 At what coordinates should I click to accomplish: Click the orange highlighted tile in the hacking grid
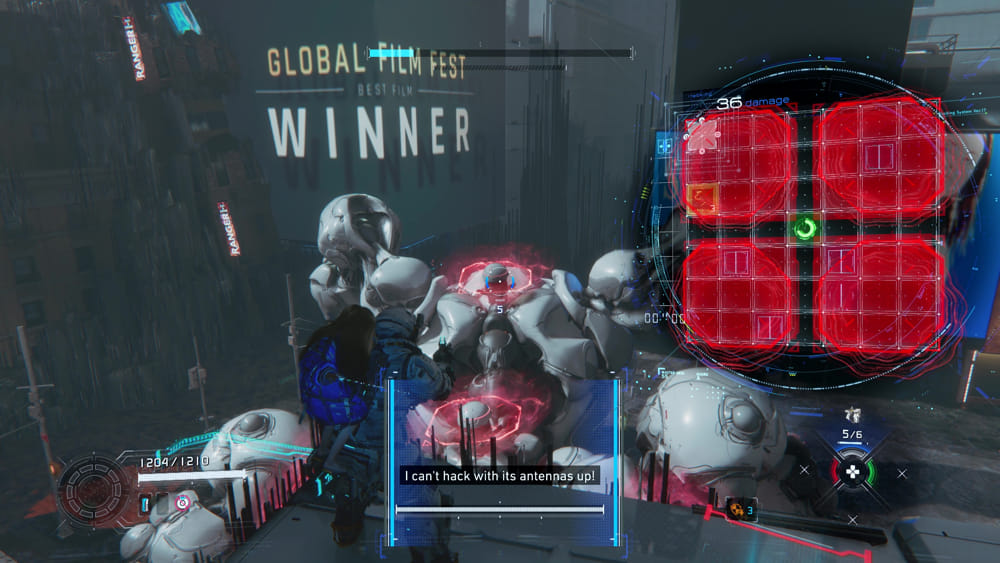coord(702,198)
